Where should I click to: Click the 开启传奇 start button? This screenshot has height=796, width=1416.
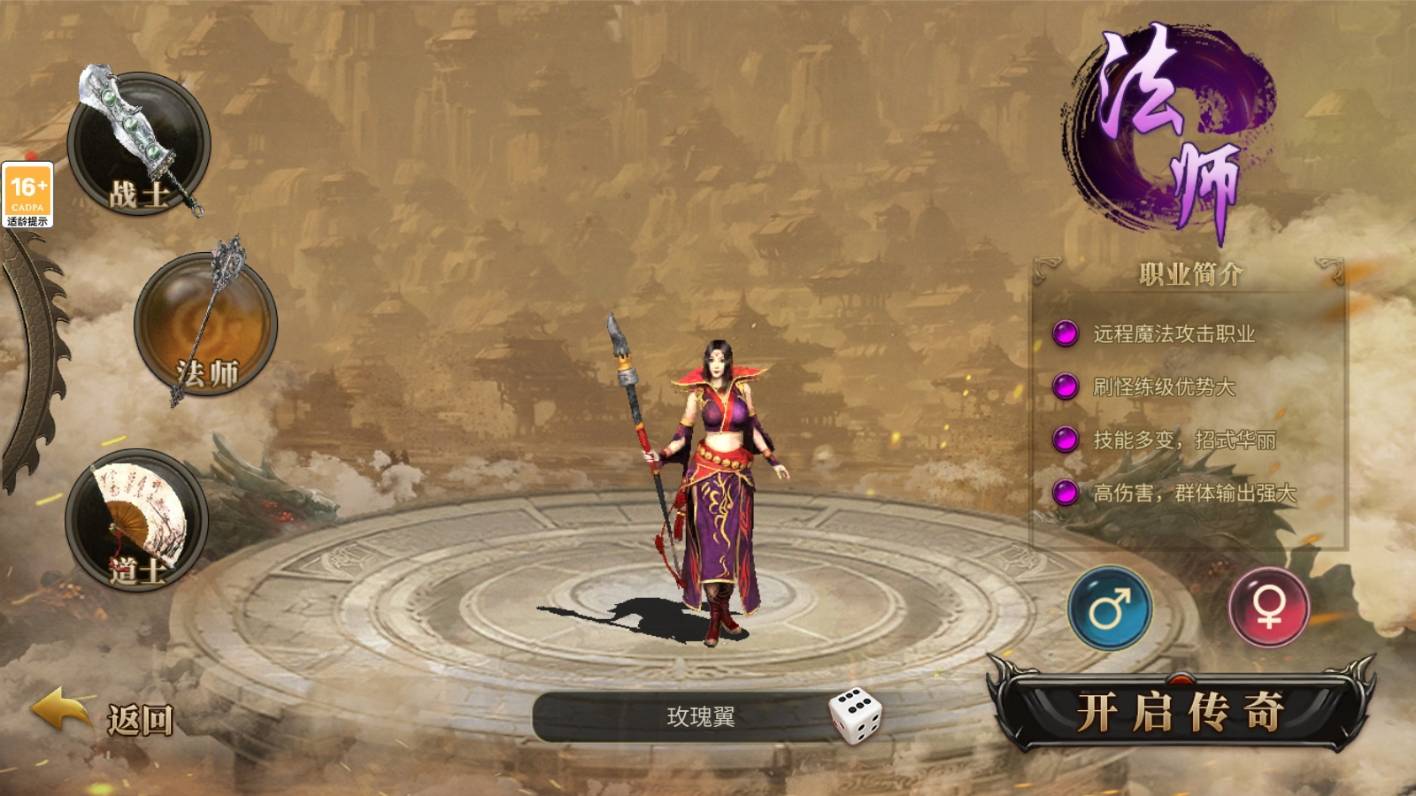click(1180, 711)
